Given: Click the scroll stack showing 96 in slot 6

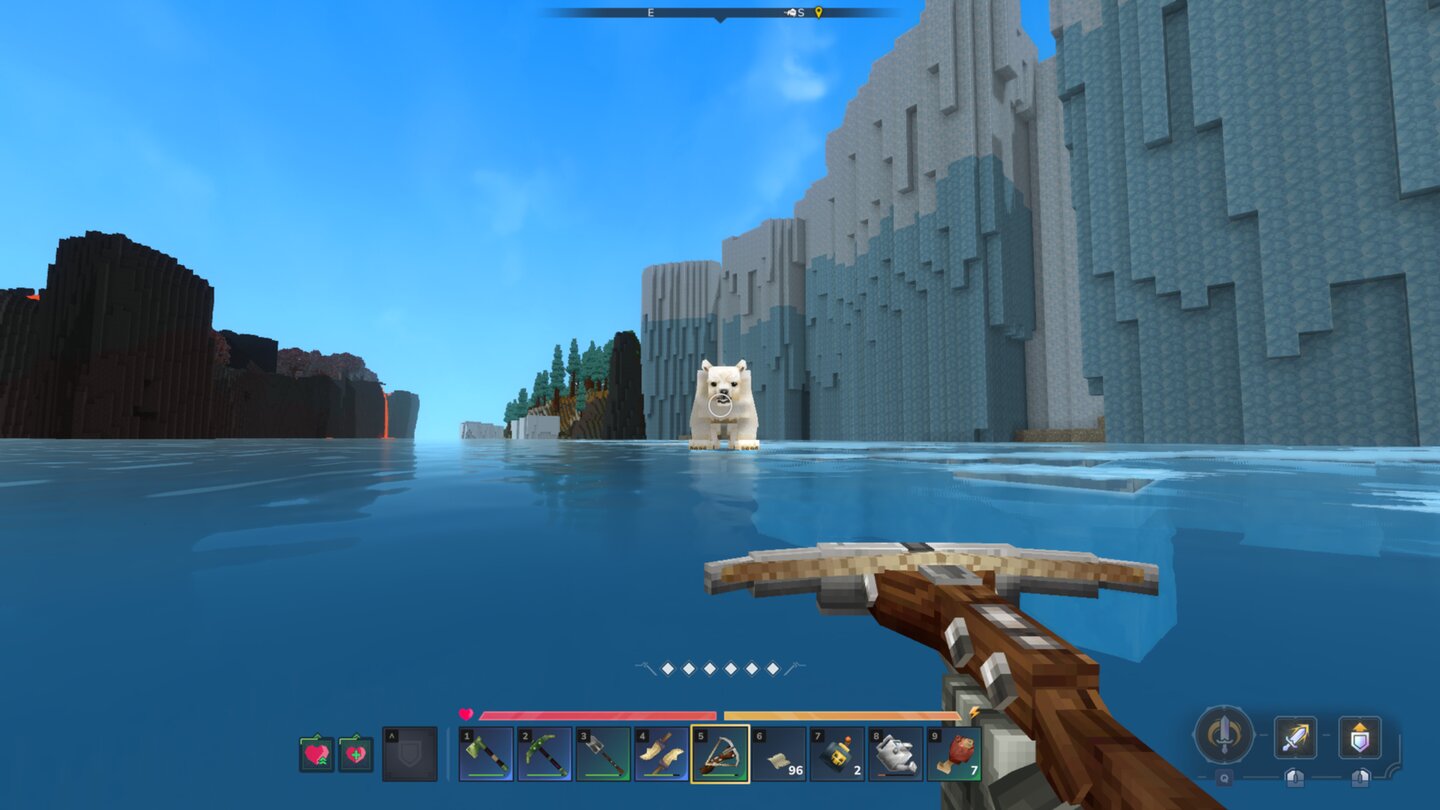Looking at the screenshot, I should 779,754.
